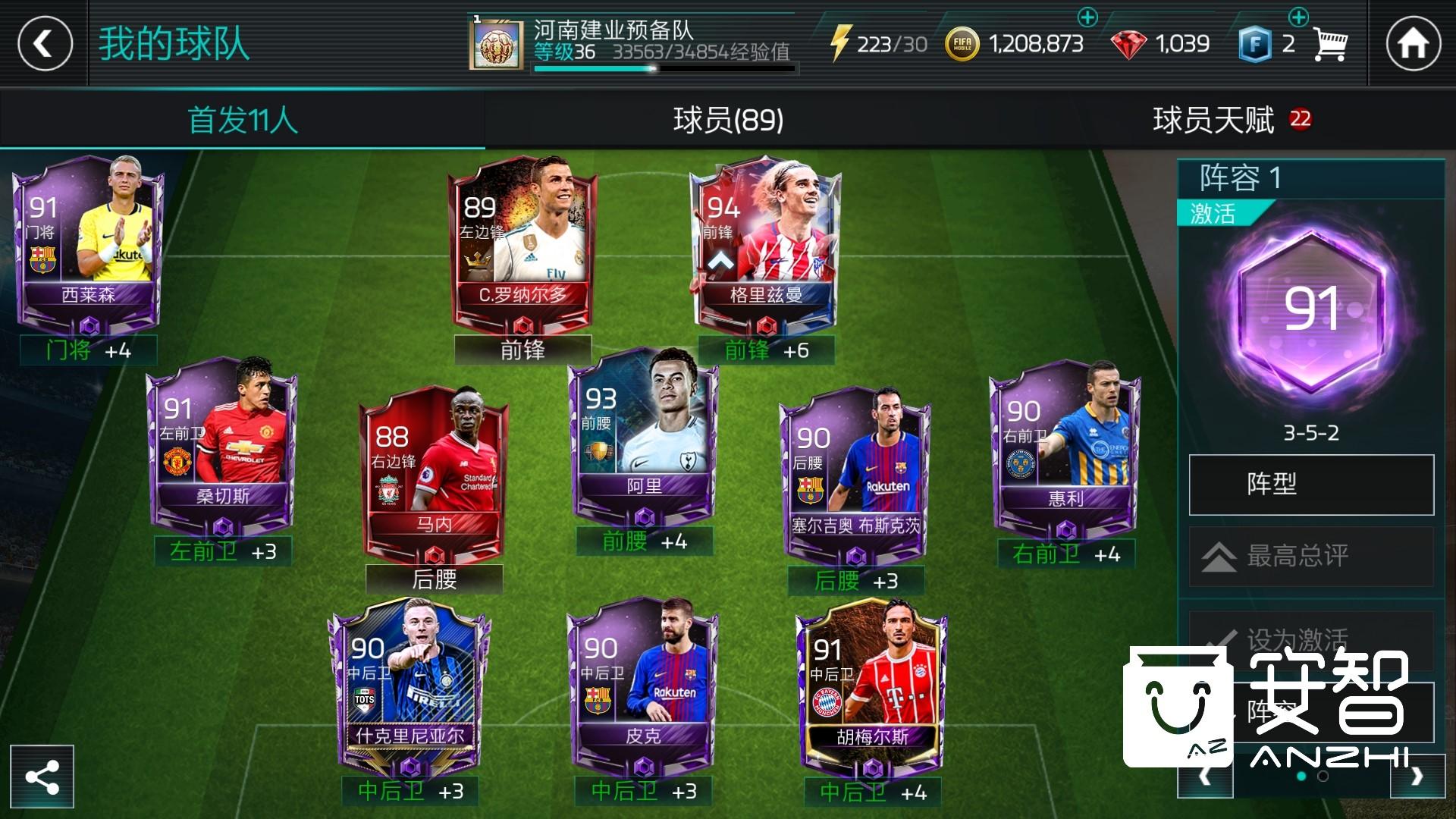Screen dimensions: 1456x819
Task: Select 胡梅尔斯 defender card
Action: [872, 682]
